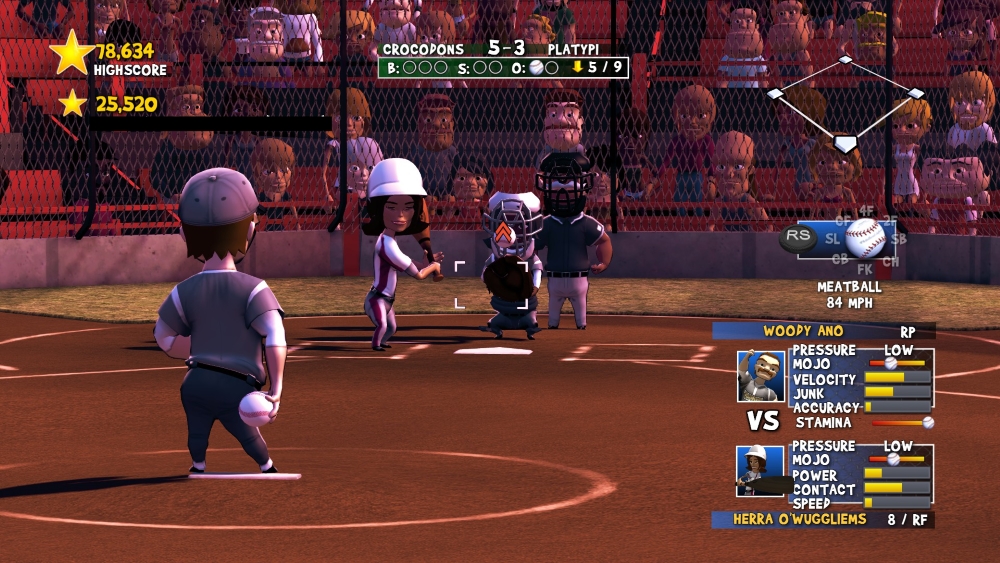
Task: Pick the SL slider pitch
Action: pyautogui.click(x=832, y=239)
